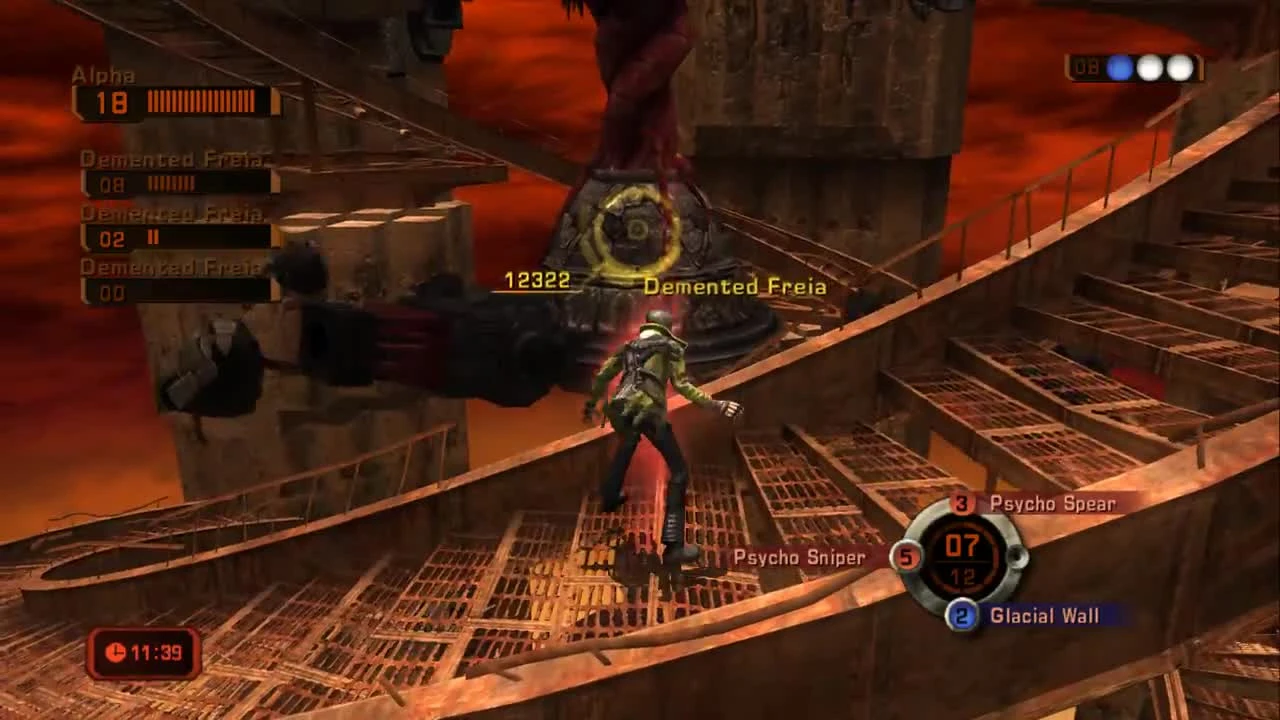Click the first white orb next to the blue orb
This screenshot has width=1280, height=720.
pyautogui.click(x=1151, y=68)
